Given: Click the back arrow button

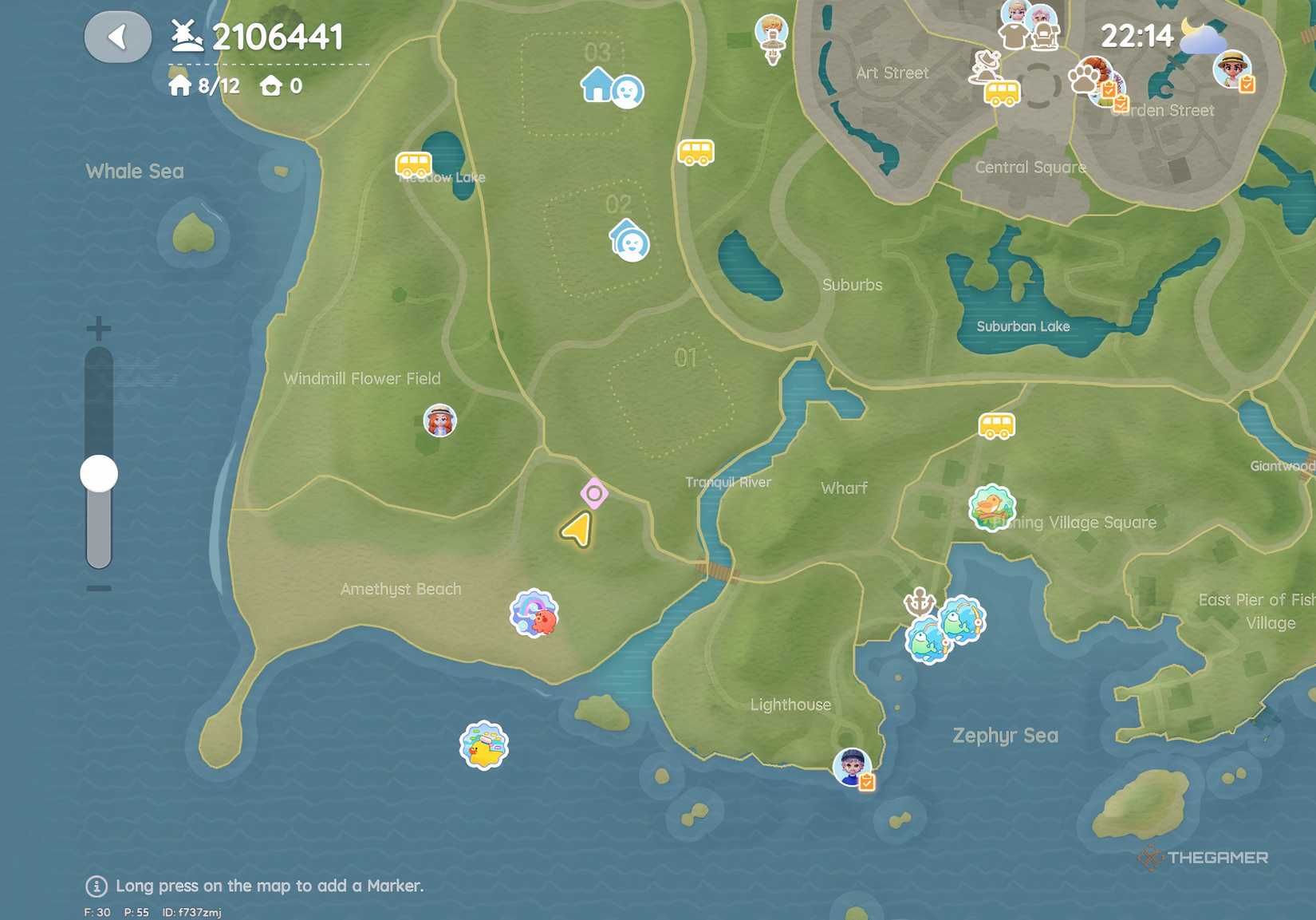Looking at the screenshot, I should point(118,37).
